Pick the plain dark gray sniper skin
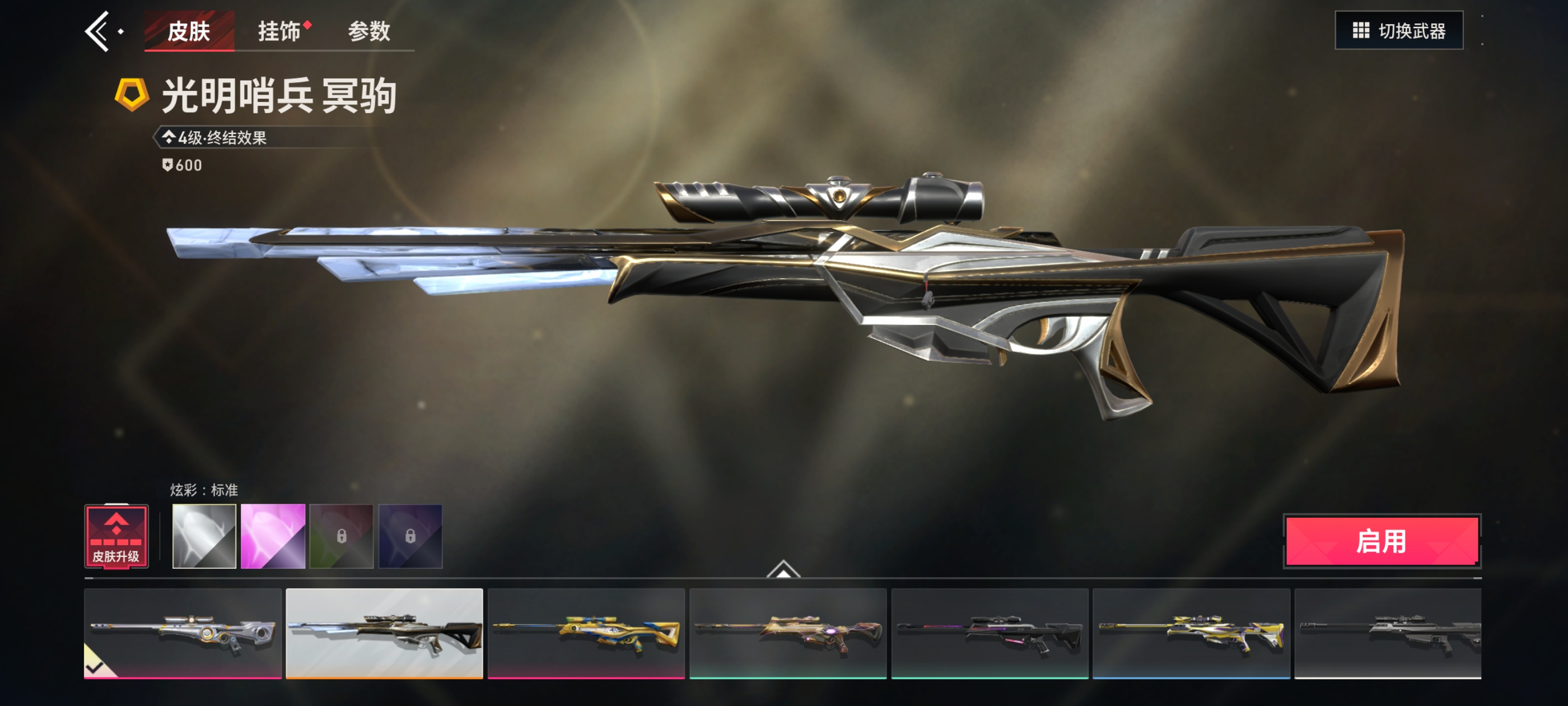The height and width of the screenshot is (706, 1568). [1388, 633]
